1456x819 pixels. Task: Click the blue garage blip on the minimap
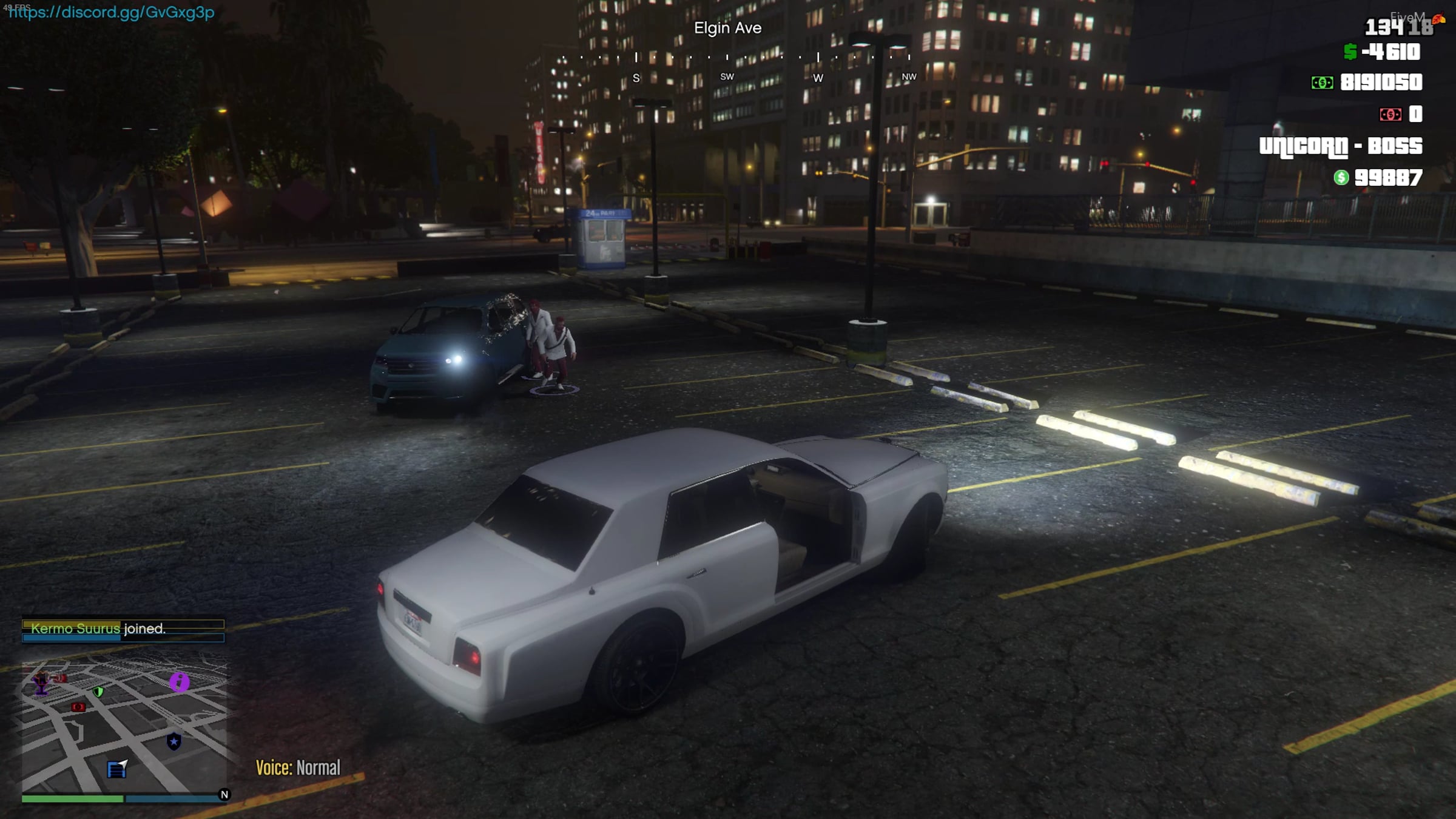(116, 769)
